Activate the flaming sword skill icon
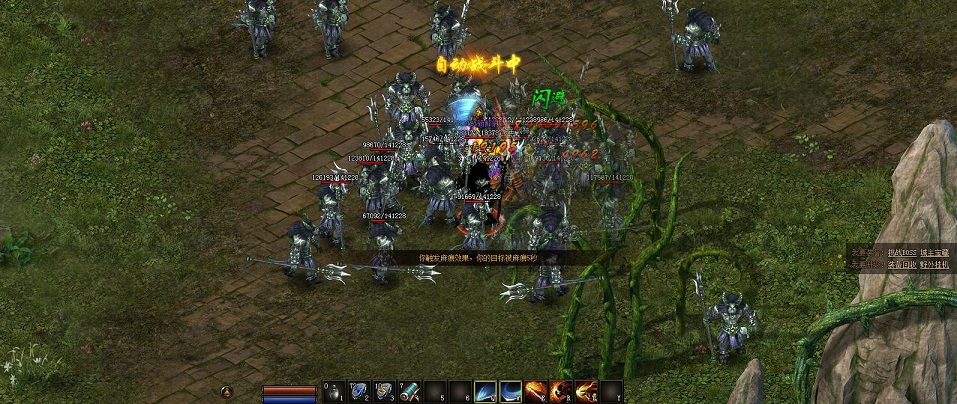This screenshot has height=404, width=957. 536,392
